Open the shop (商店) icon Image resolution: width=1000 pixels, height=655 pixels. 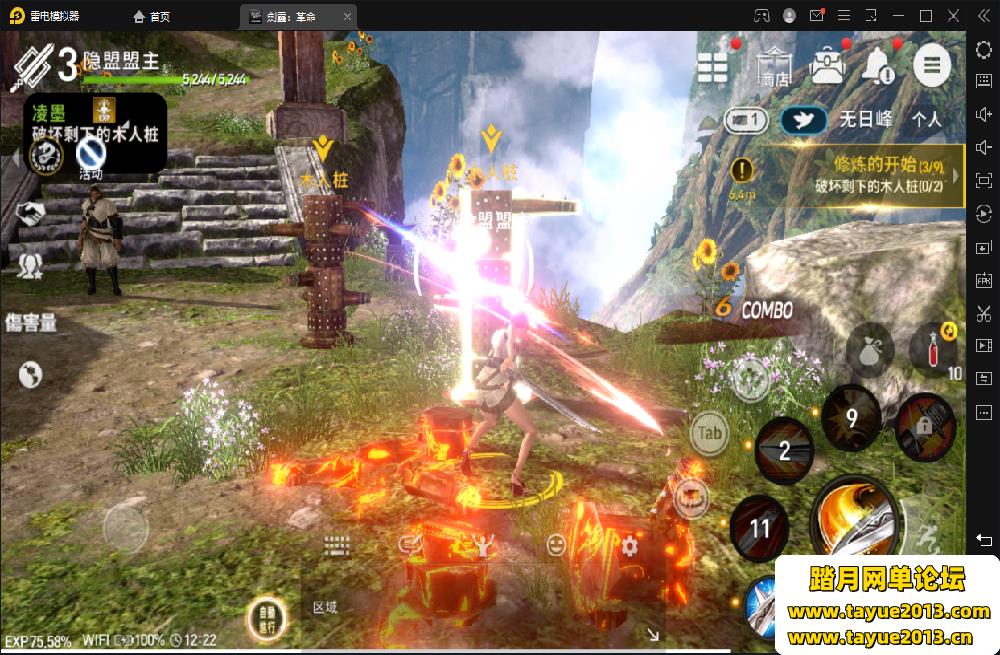click(773, 65)
